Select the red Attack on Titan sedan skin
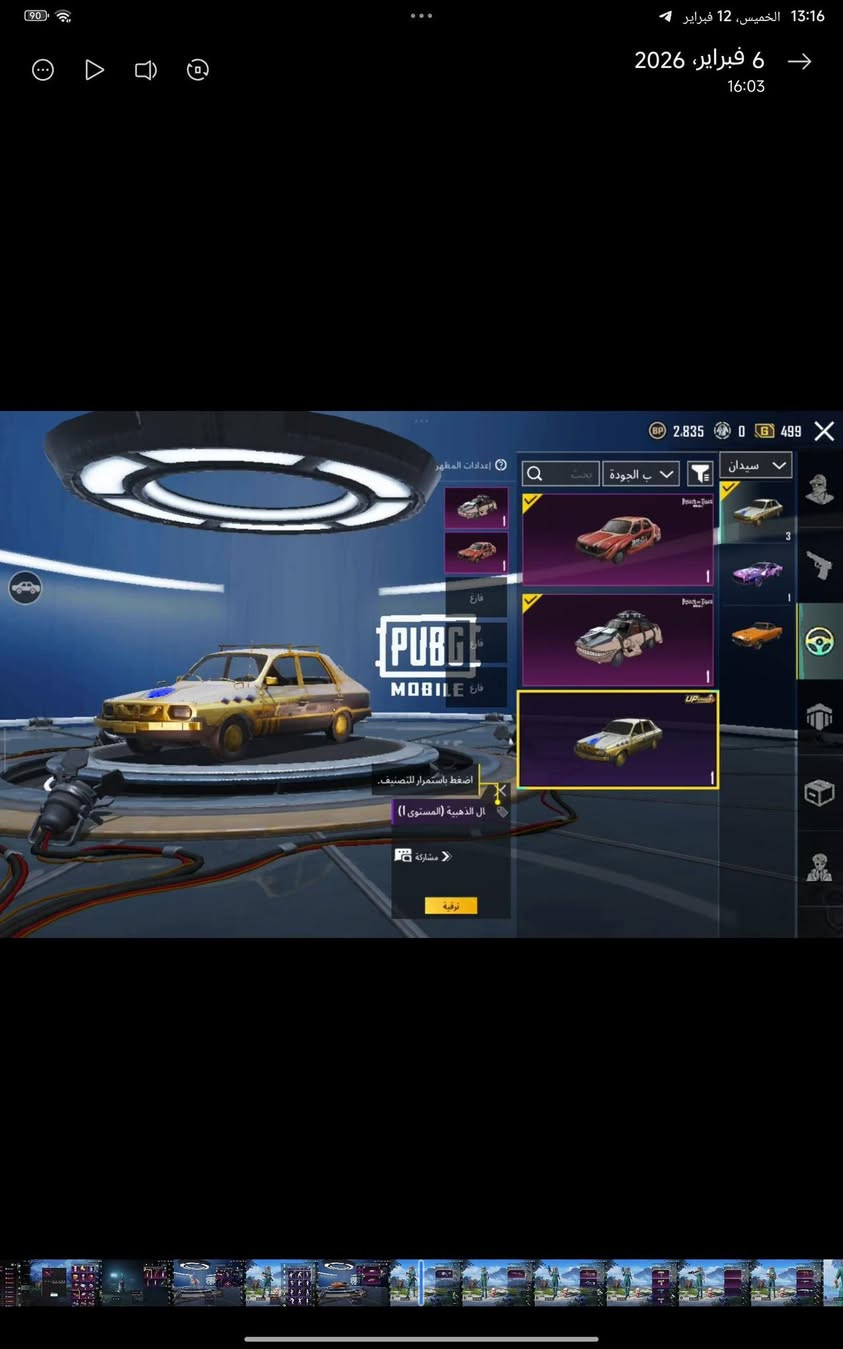The height and width of the screenshot is (1349, 843). point(618,539)
